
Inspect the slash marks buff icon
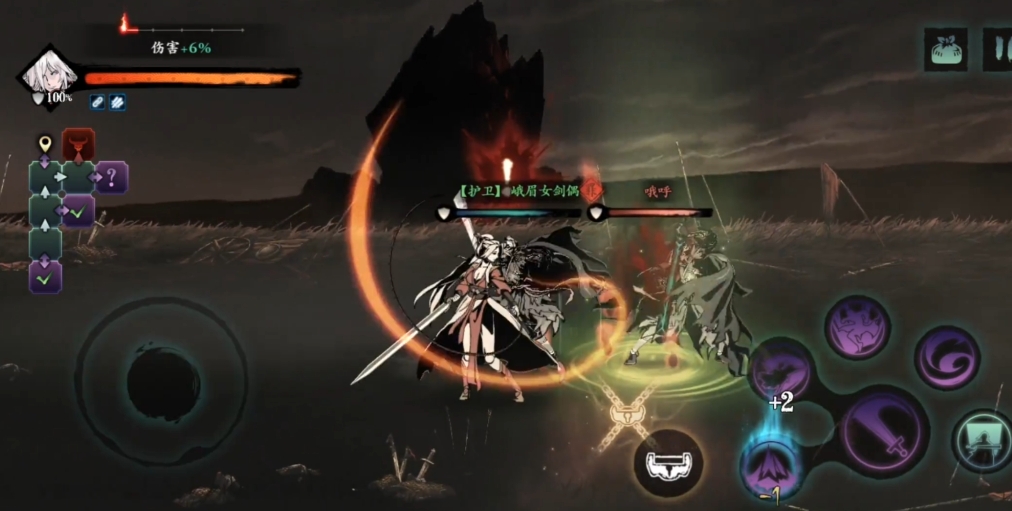pos(117,101)
